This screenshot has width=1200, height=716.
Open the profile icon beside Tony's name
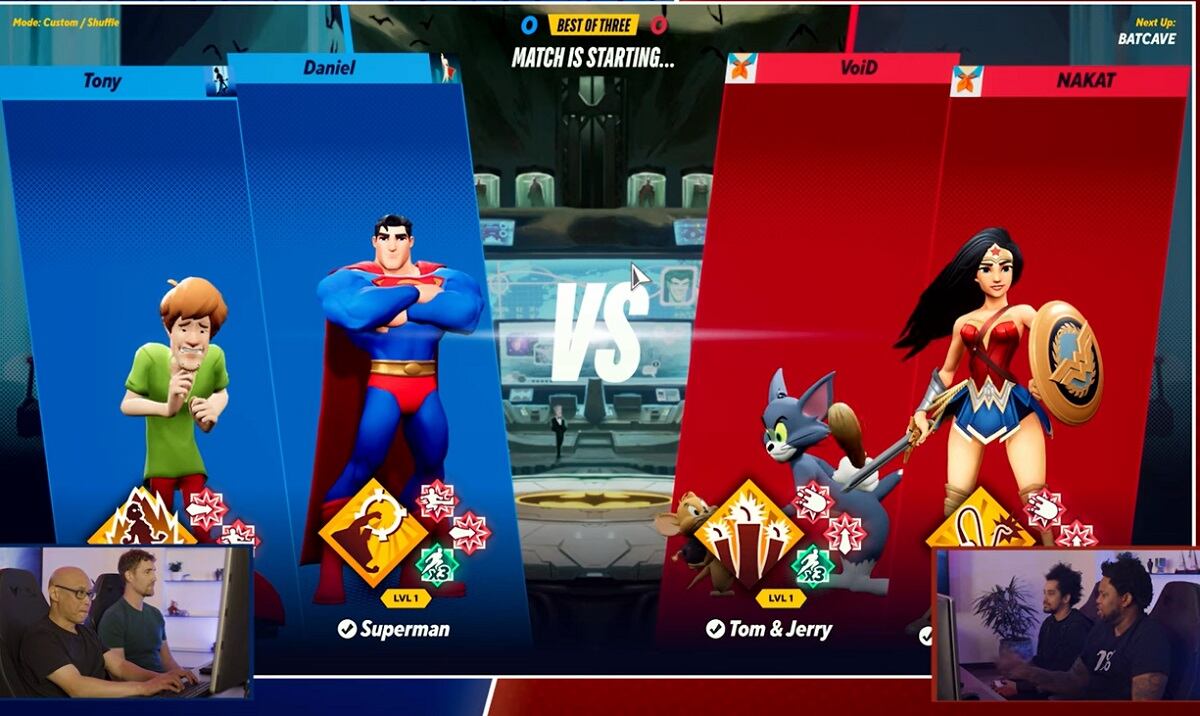coord(217,81)
